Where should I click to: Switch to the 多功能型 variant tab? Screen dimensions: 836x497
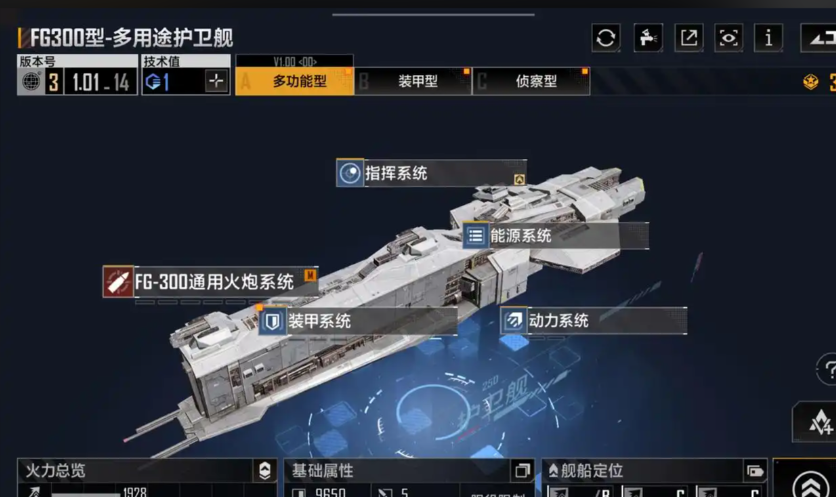(298, 81)
